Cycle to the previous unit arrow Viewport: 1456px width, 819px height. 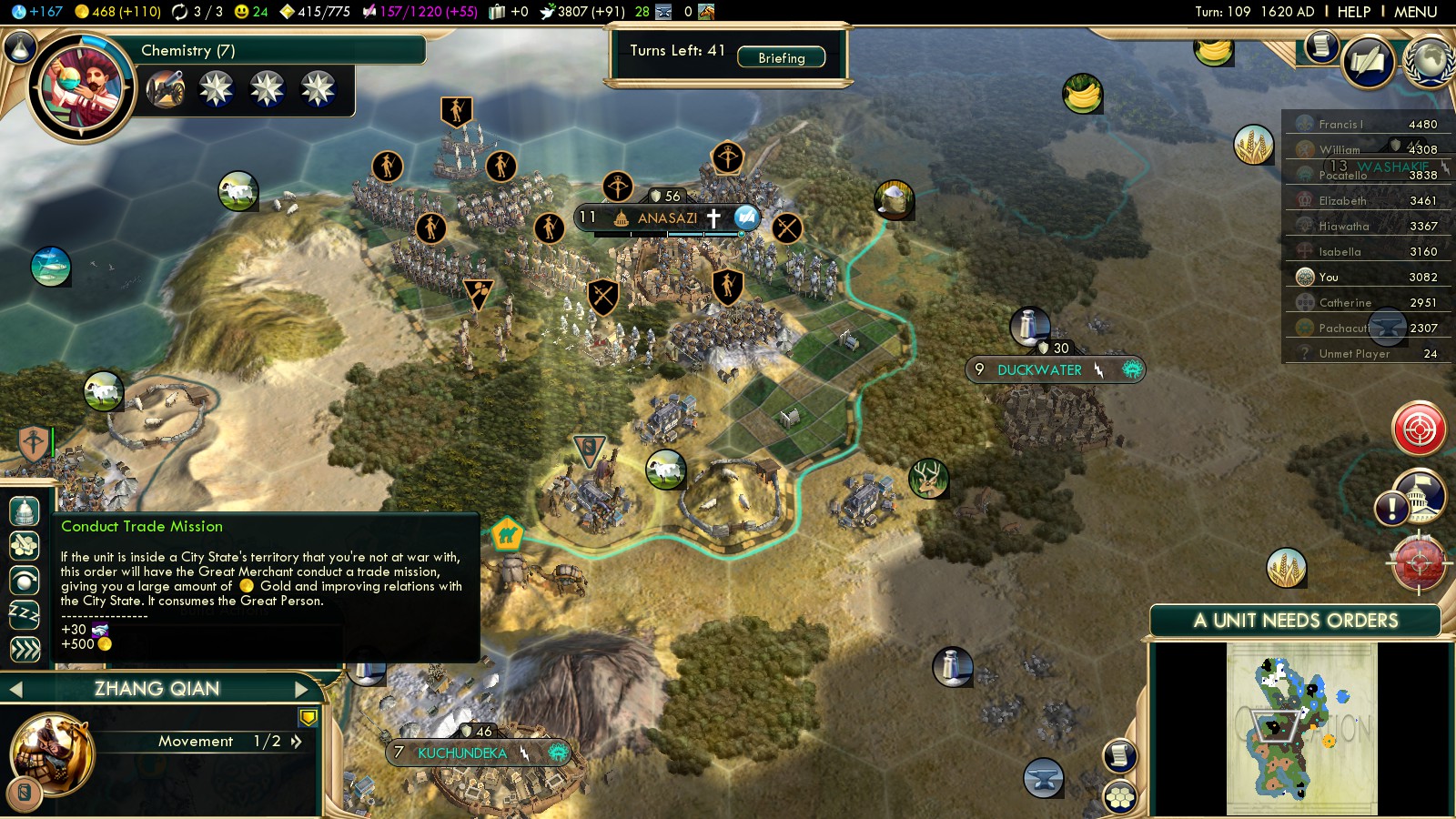[x=15, y=690]
